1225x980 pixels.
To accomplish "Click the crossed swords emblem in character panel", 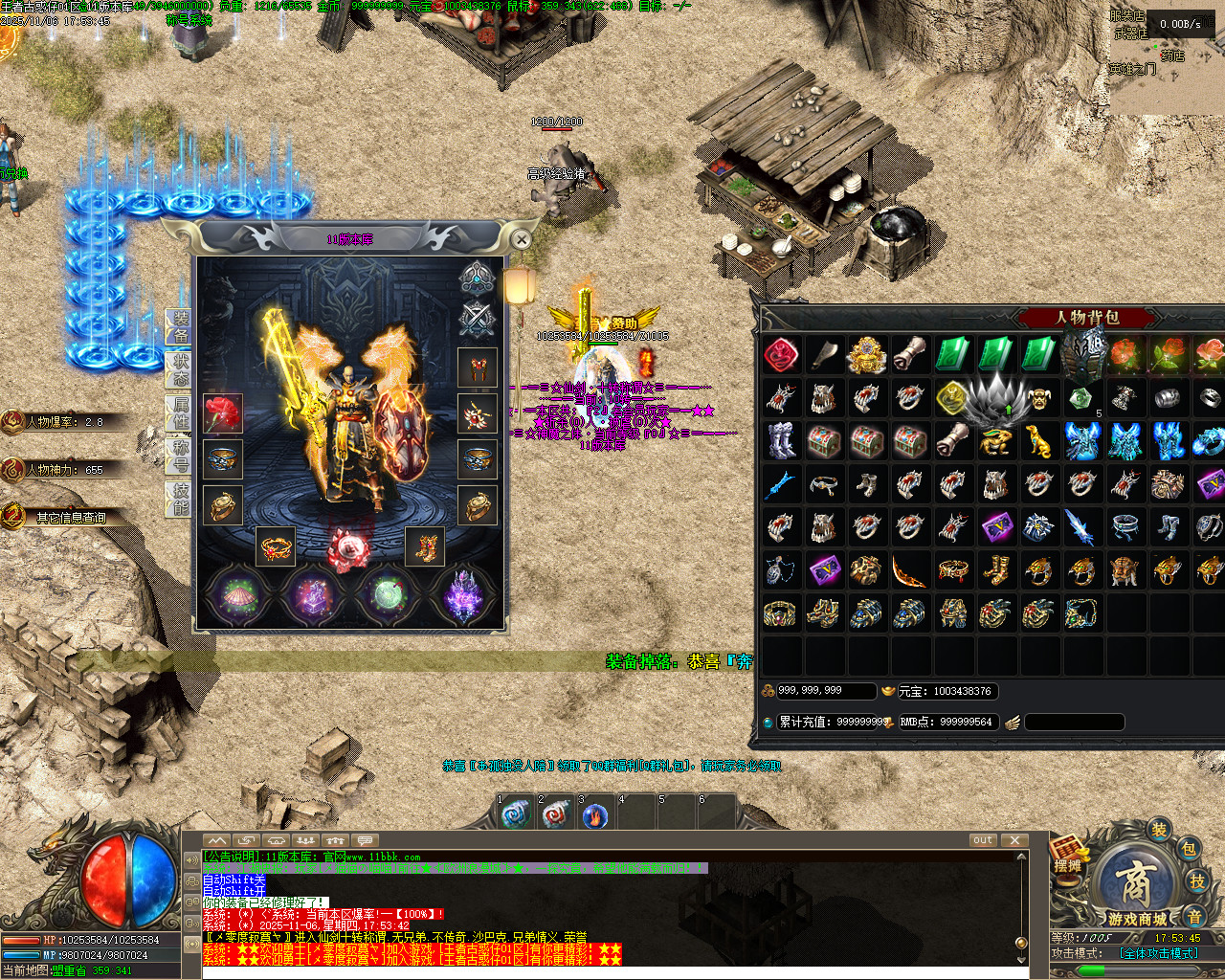I will pos(476,319).
